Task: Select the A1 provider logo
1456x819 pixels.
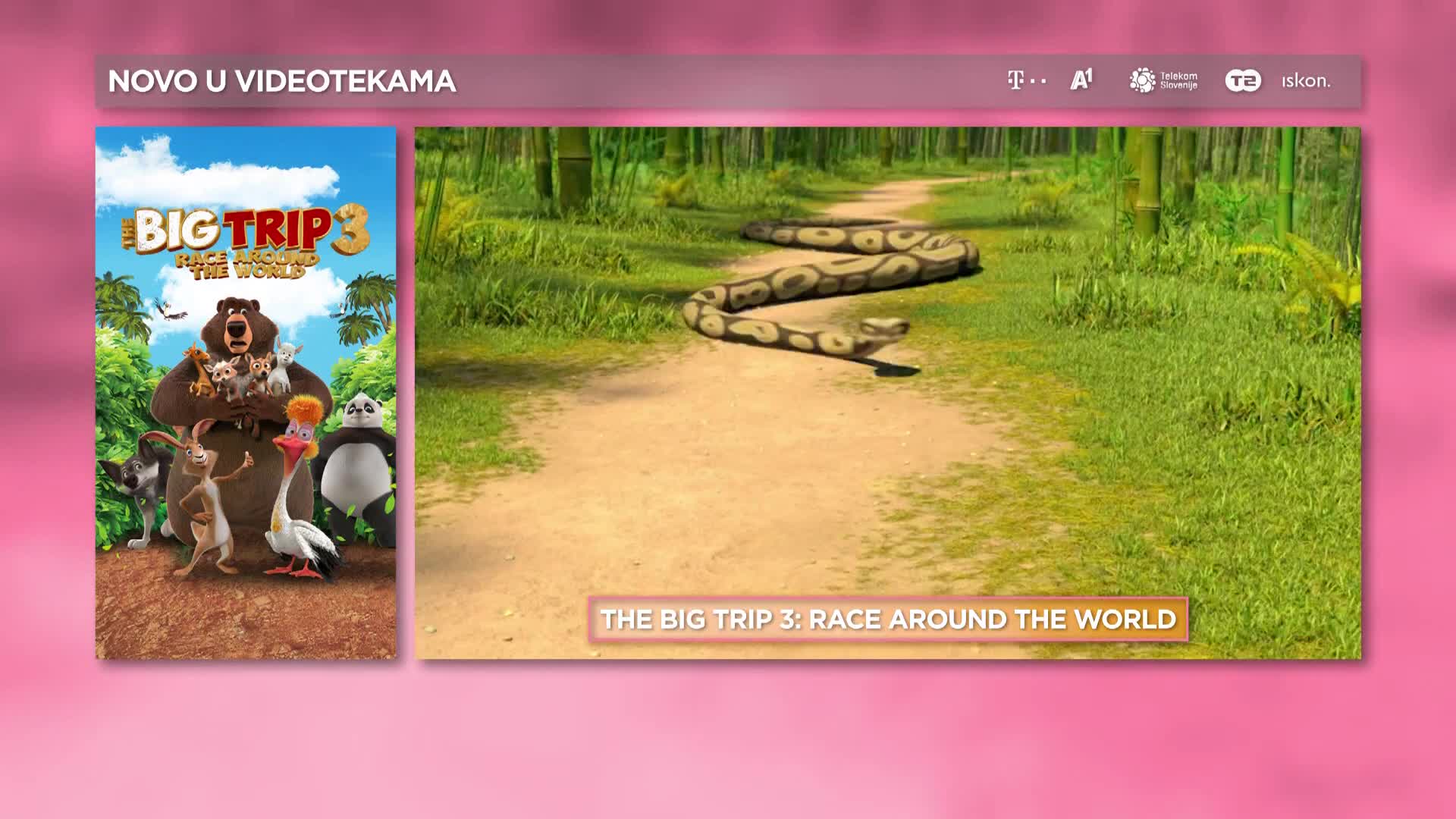Action: 1081,80
